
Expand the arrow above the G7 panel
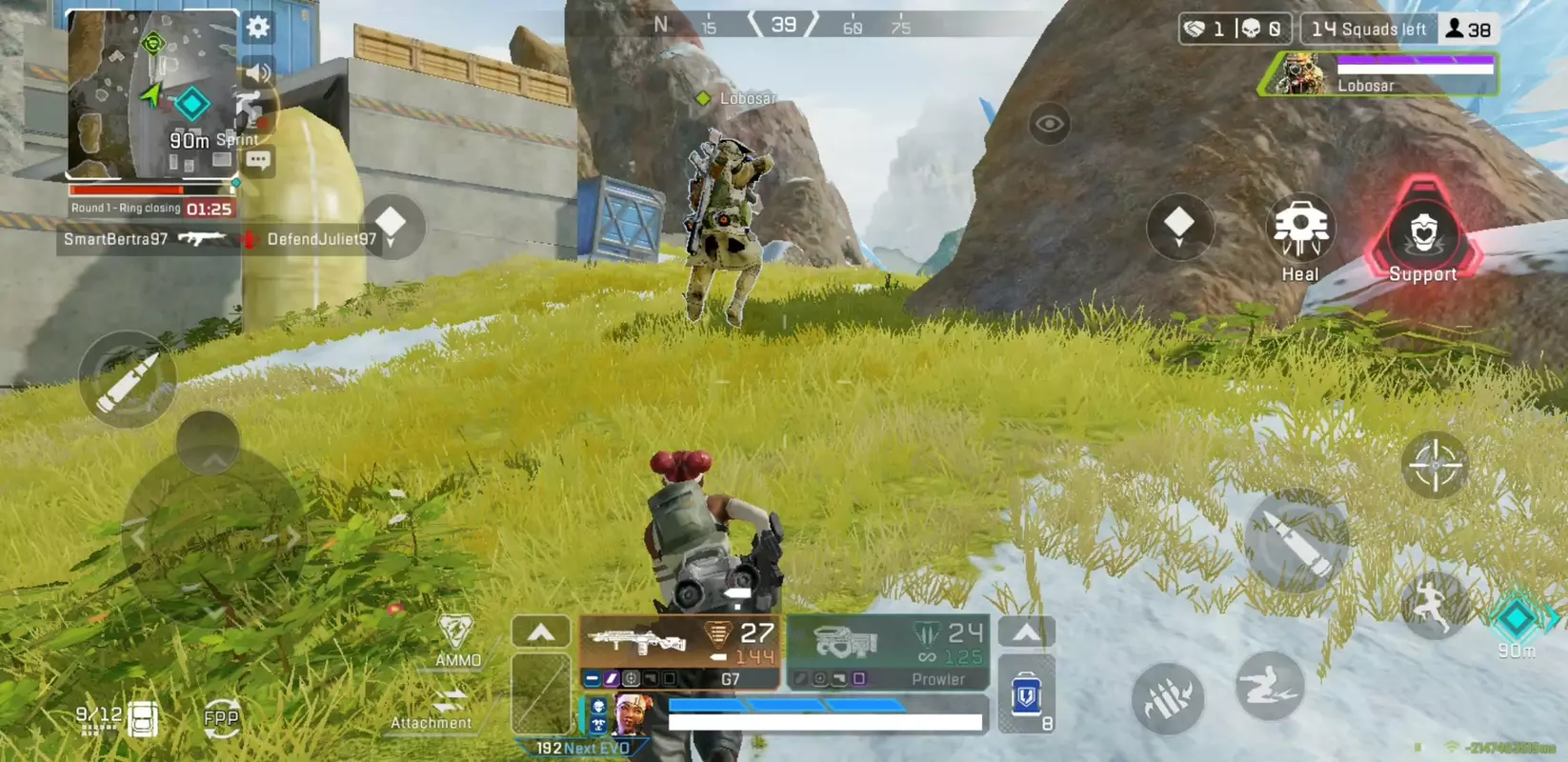pos(541,632)
